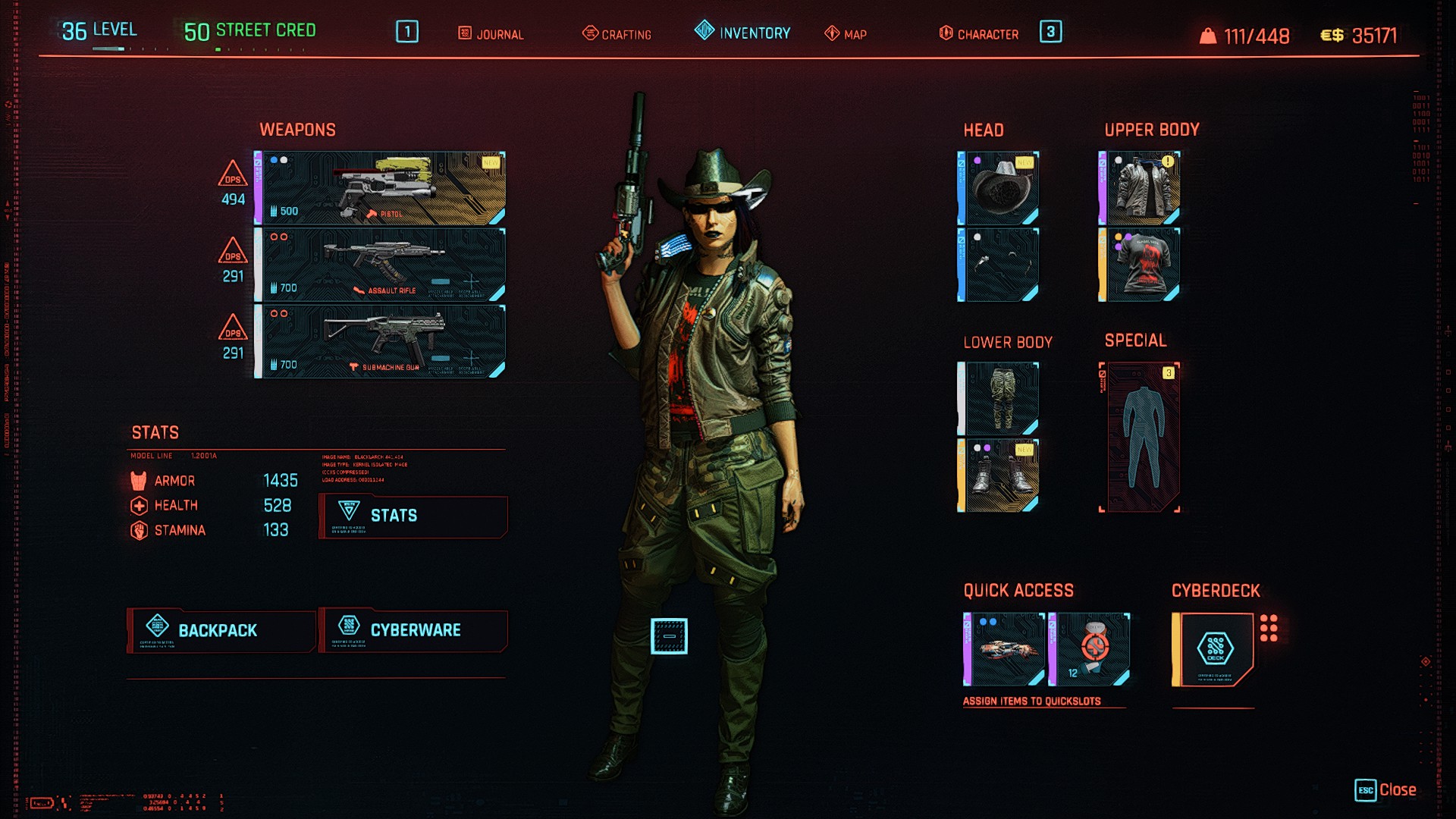This screenshot has width=1456, height=819.
Task: Select the jacket upper body slot
Action: [1140, 188]
